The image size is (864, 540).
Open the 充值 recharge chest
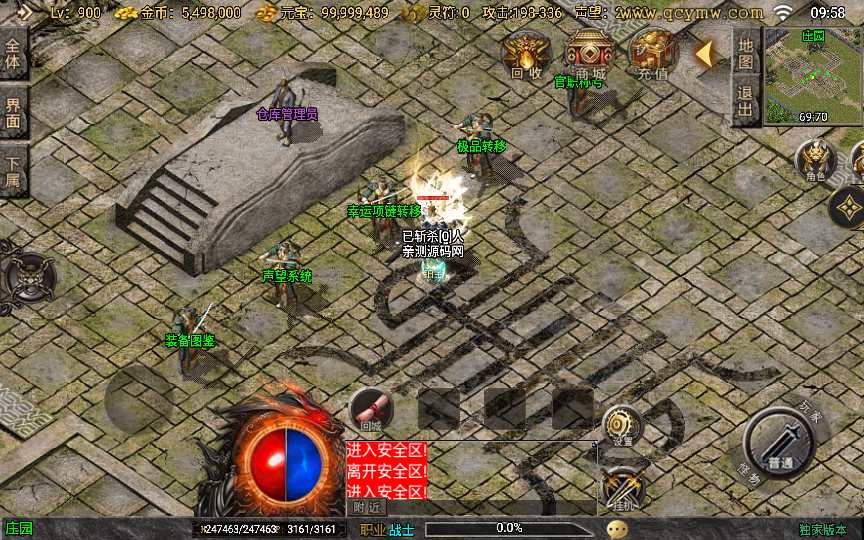tap(654, 54)
